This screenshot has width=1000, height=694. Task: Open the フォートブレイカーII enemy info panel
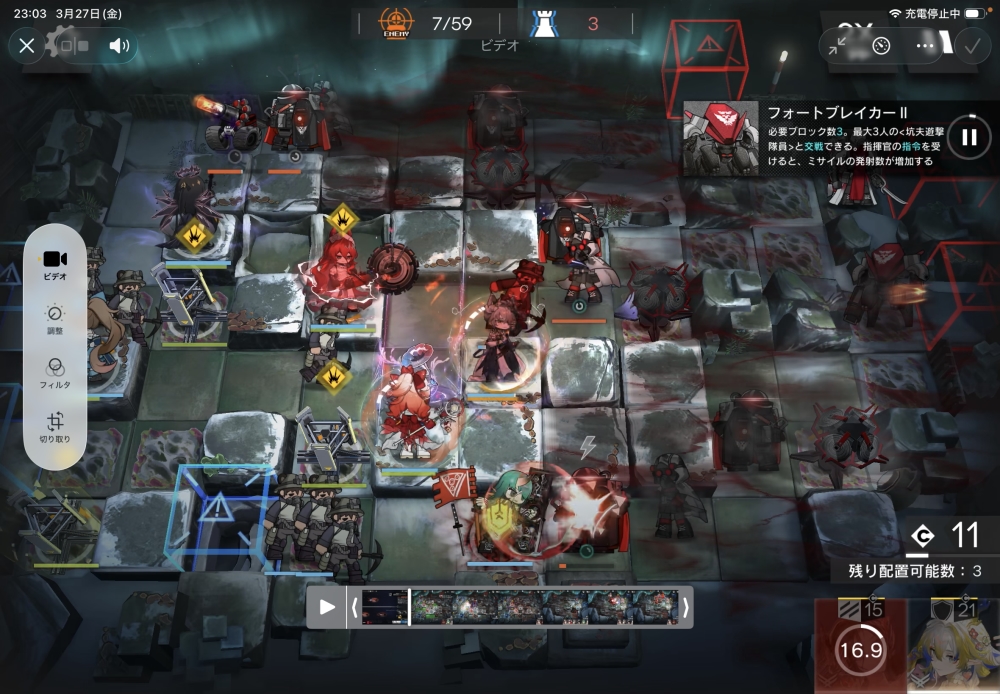pyautogui.click(x=817, y=137)
